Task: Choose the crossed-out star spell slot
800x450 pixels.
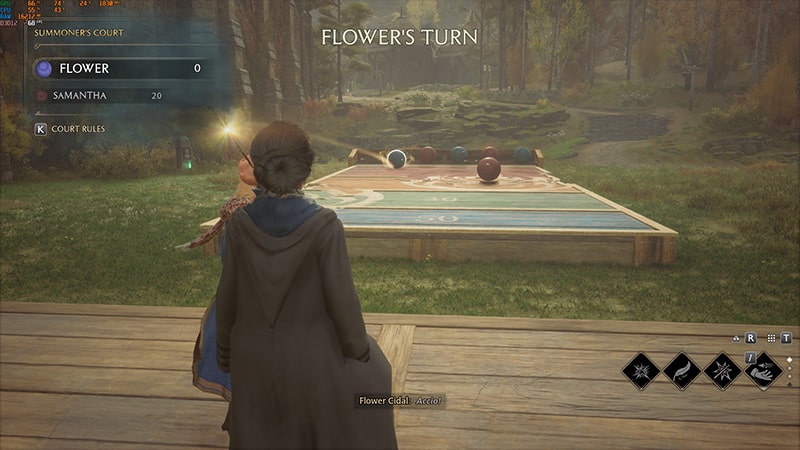Action: click(x=722, y=370)
